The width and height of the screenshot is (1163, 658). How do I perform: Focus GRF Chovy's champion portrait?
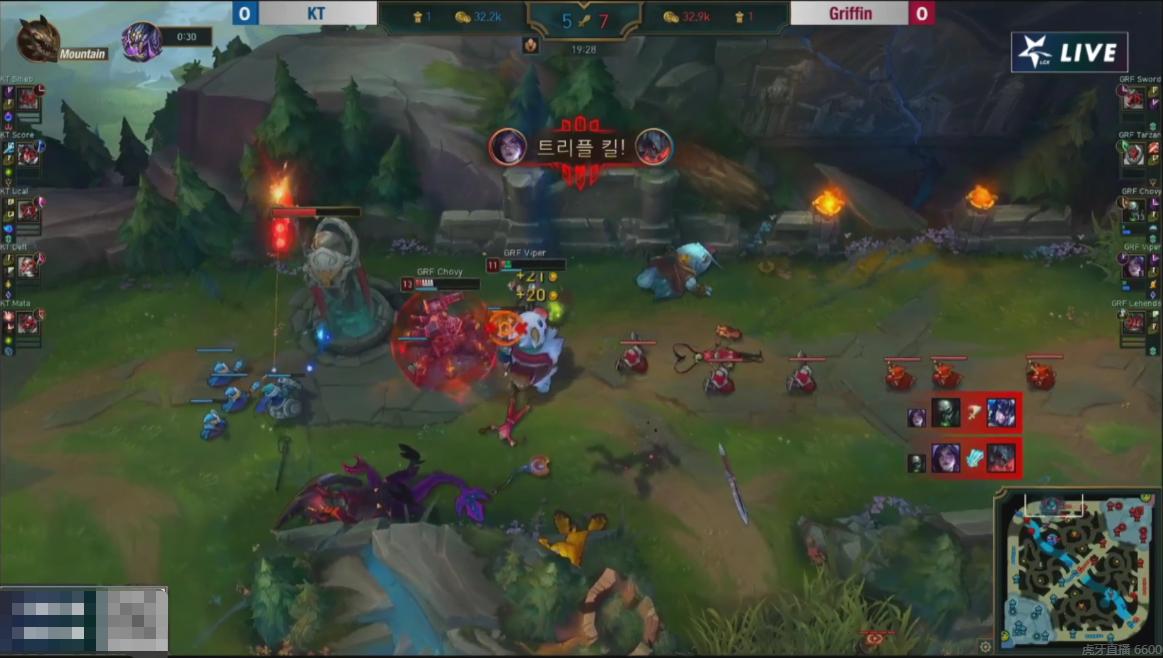click(1134, 210)
